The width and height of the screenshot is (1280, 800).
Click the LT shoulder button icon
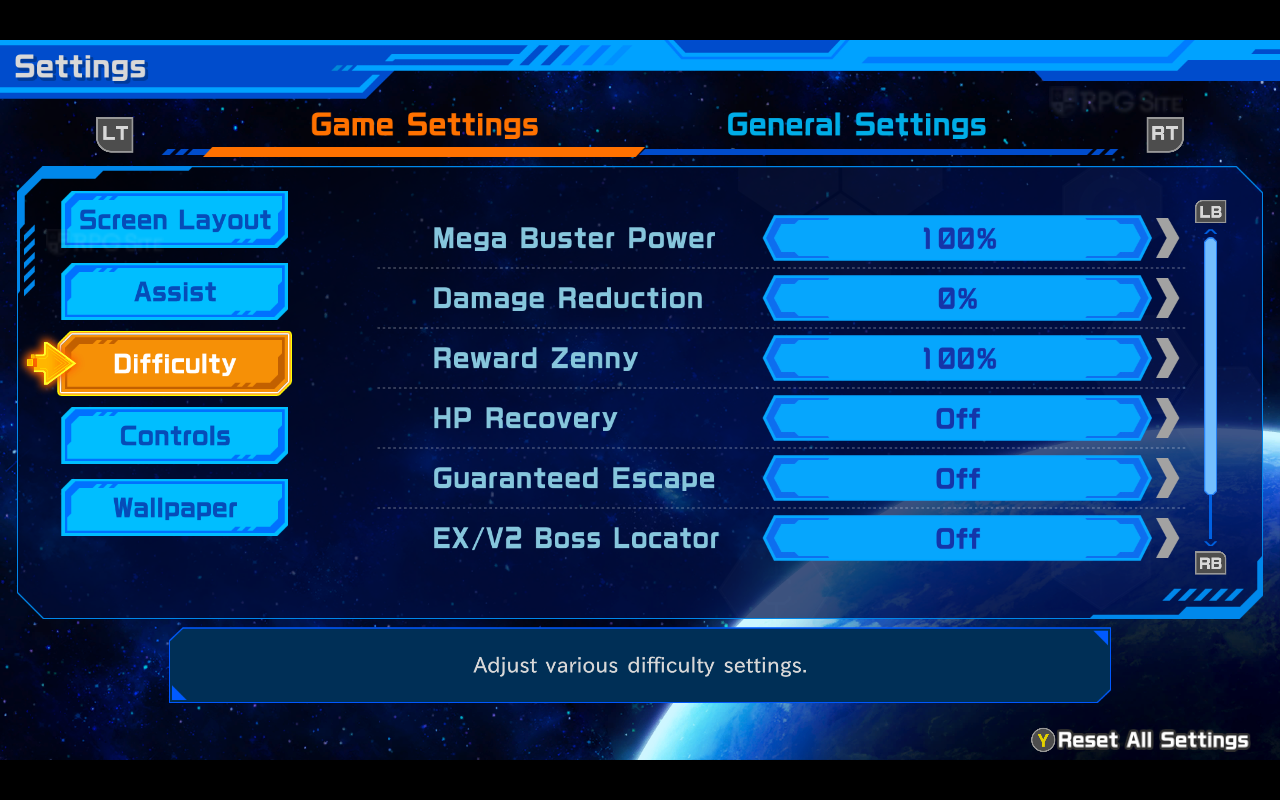(115, 133)
